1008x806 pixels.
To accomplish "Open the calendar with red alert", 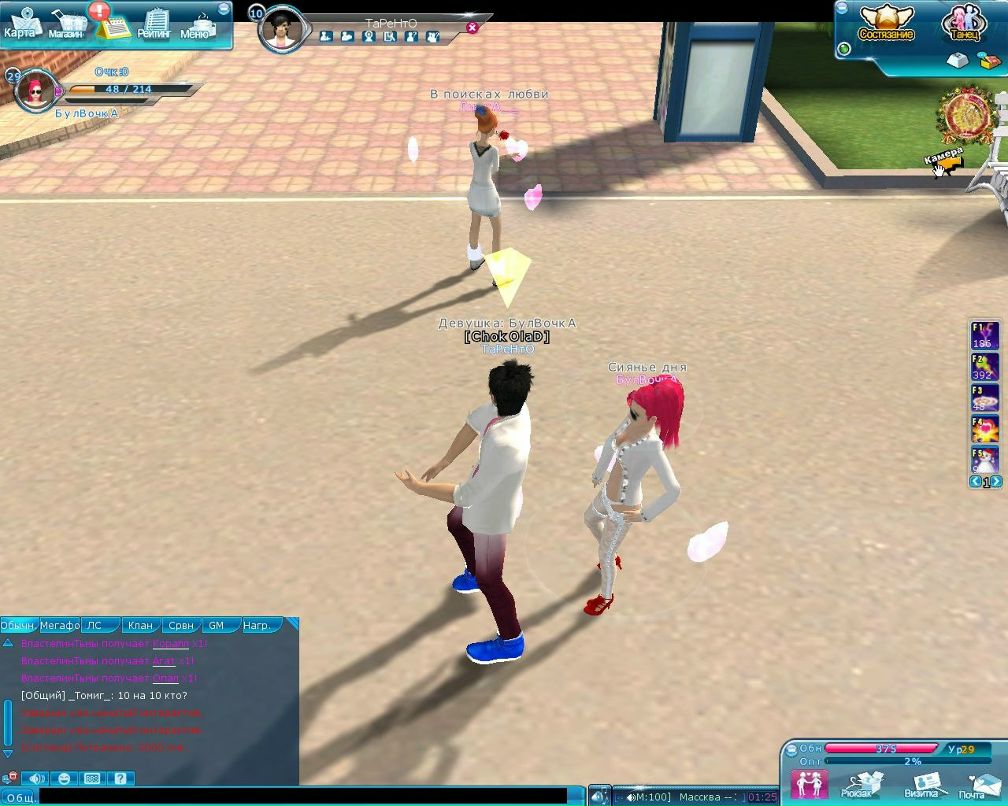I will [x=112, y=24].
